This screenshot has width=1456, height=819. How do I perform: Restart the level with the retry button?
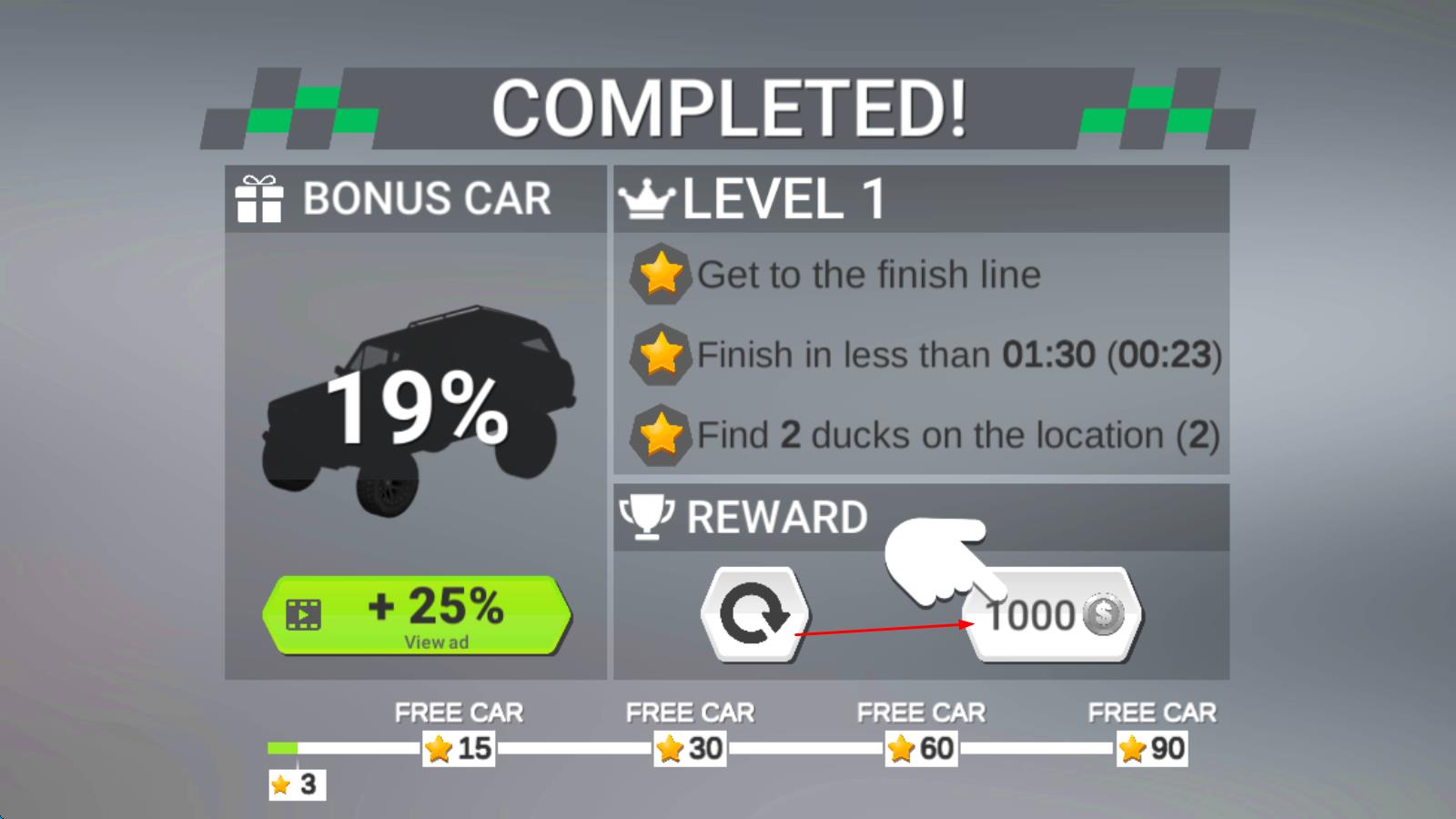754,614
